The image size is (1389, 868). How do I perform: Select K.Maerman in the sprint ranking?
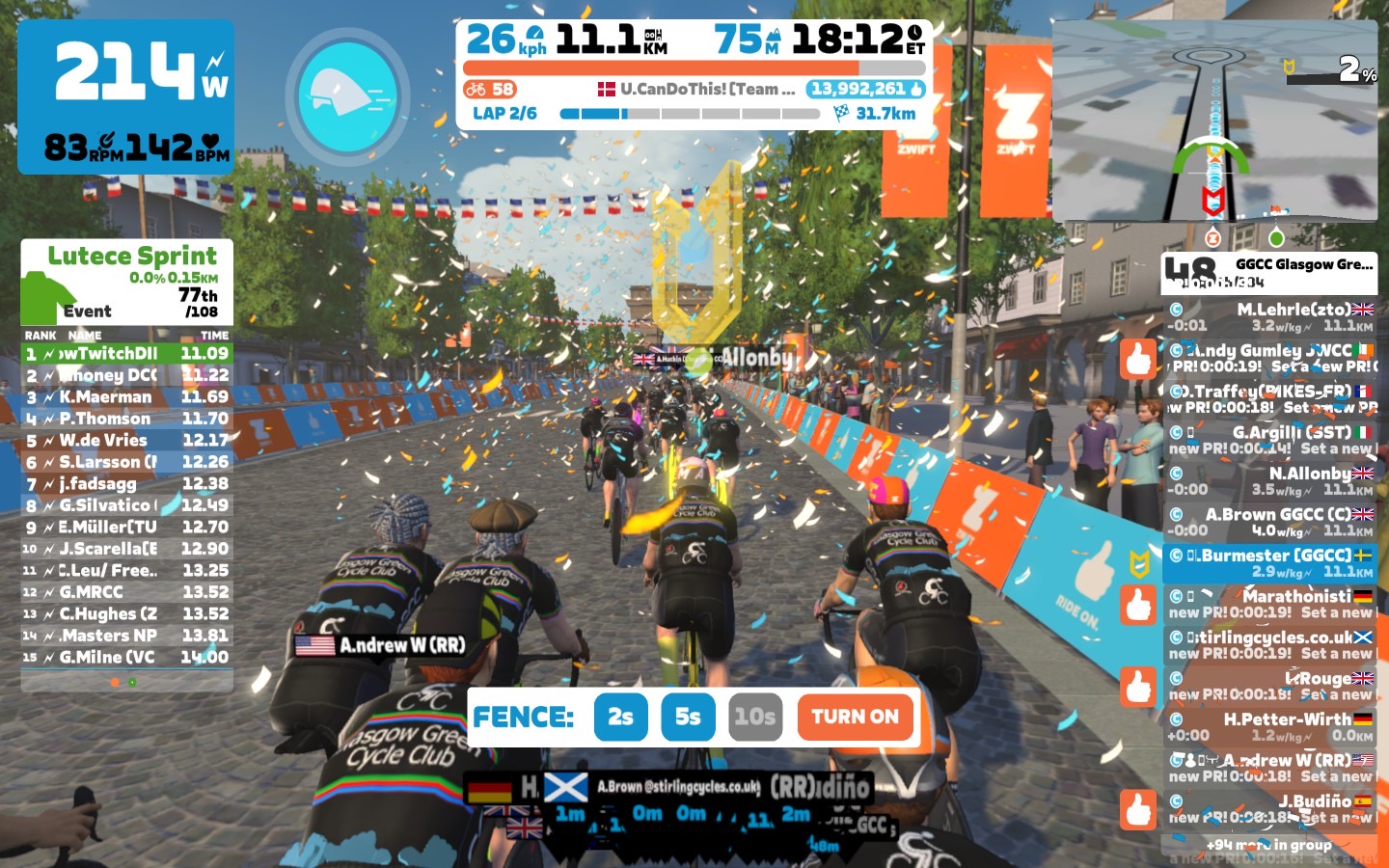click(127, 396)
